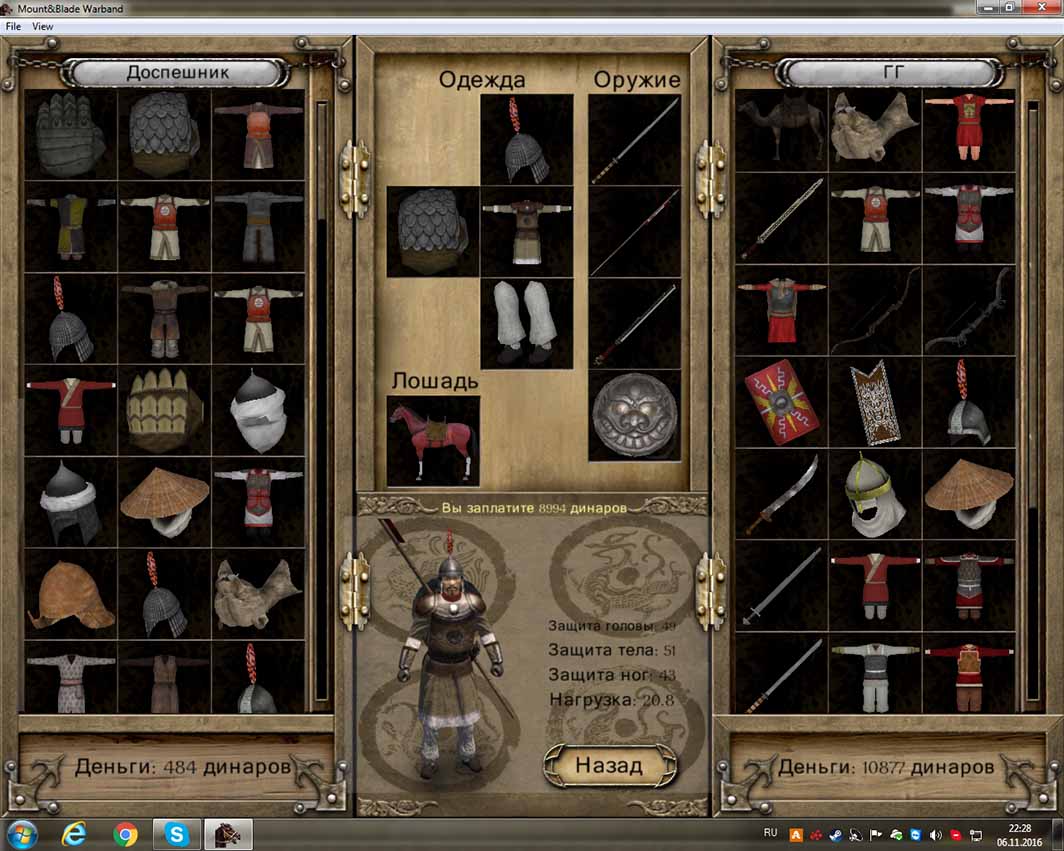
Task: Select the straw hat in ГГ inventory
Action: 968,494
